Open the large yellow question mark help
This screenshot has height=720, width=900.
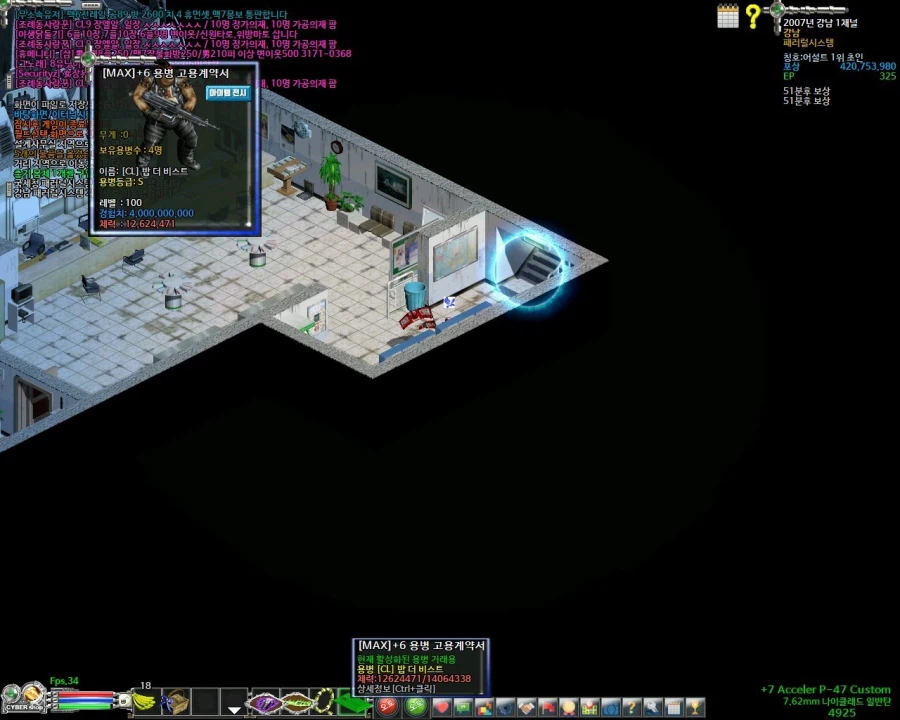click(x=753, y=16)
